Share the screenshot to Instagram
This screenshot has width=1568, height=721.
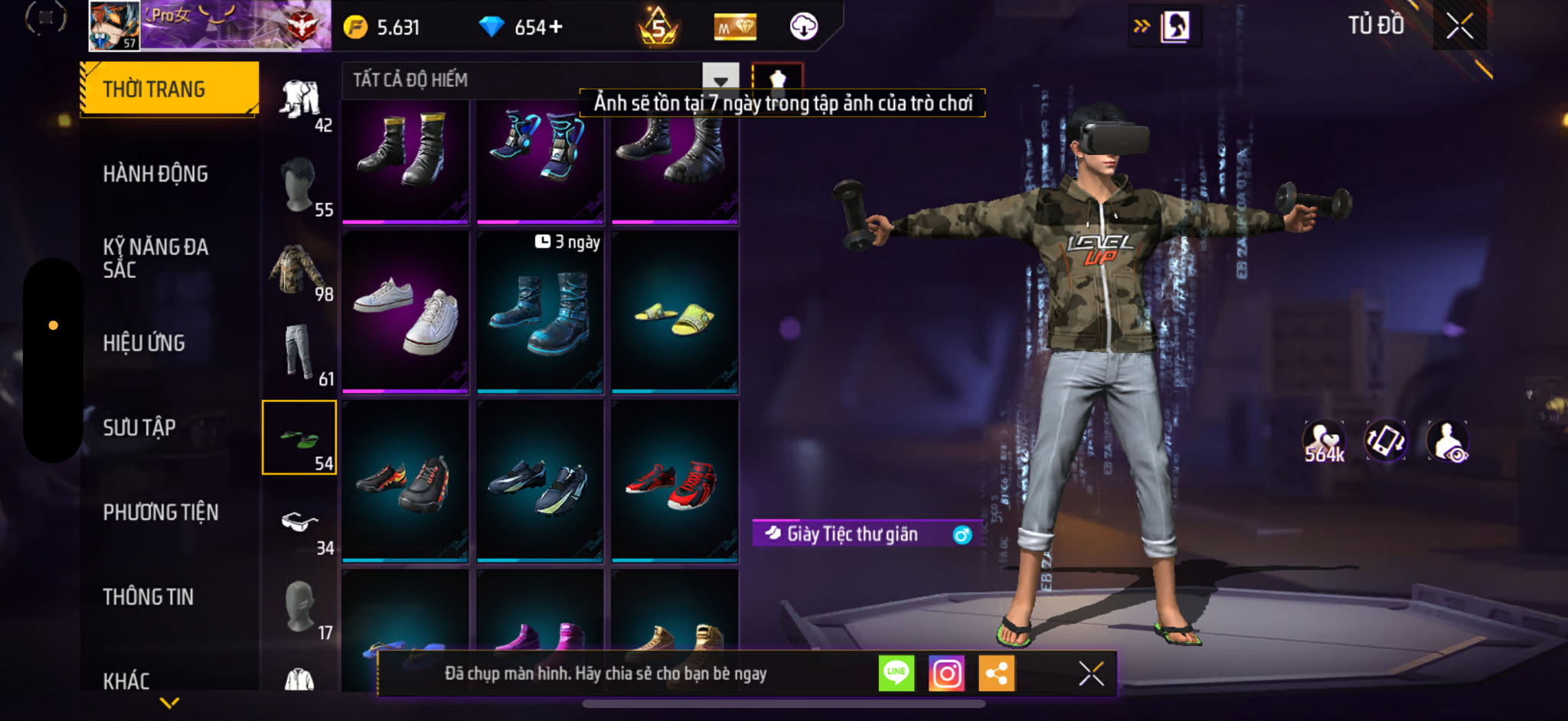tap(946, 674)
